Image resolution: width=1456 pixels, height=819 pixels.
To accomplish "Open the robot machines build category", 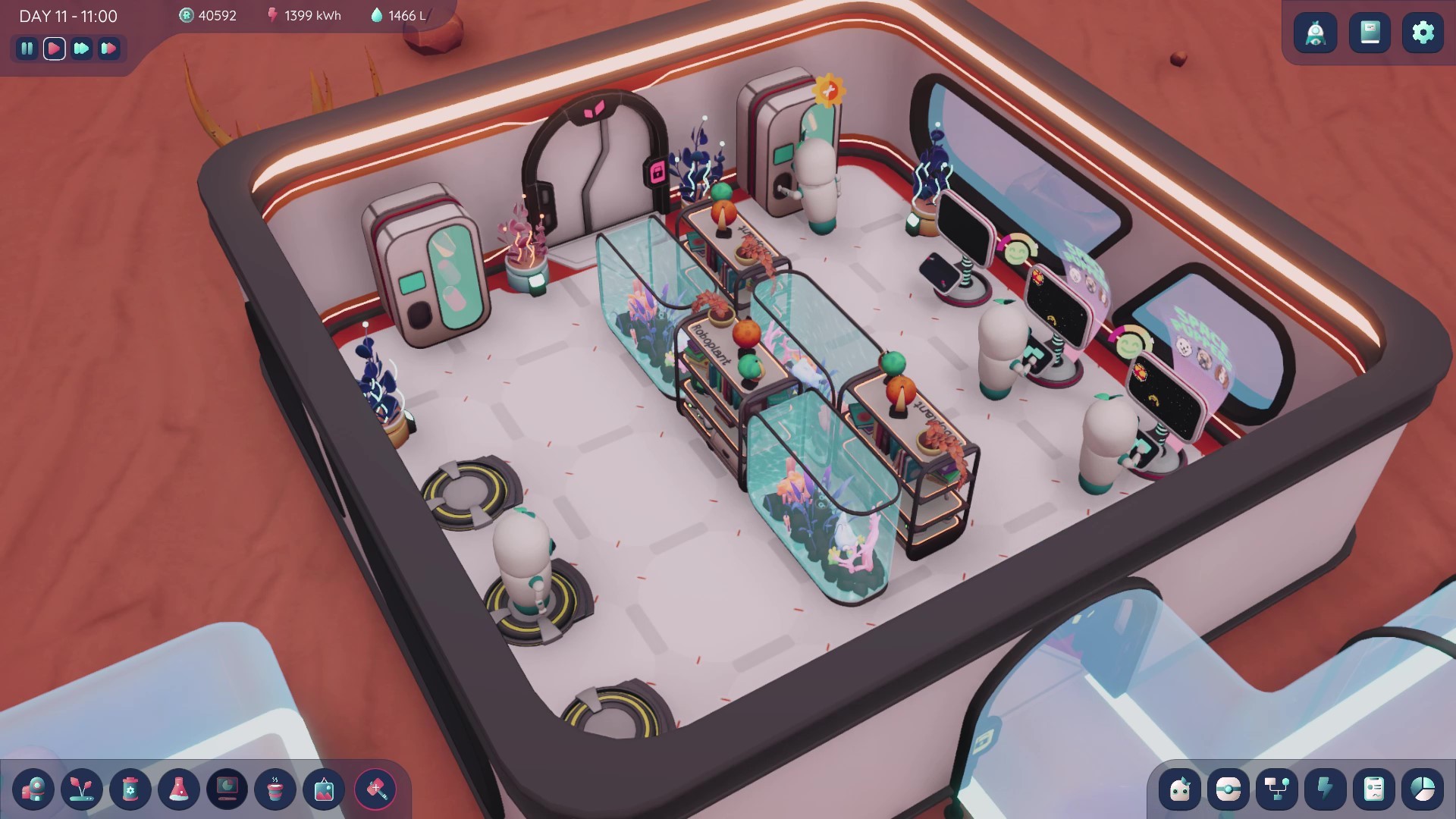I will coord(33,790).
